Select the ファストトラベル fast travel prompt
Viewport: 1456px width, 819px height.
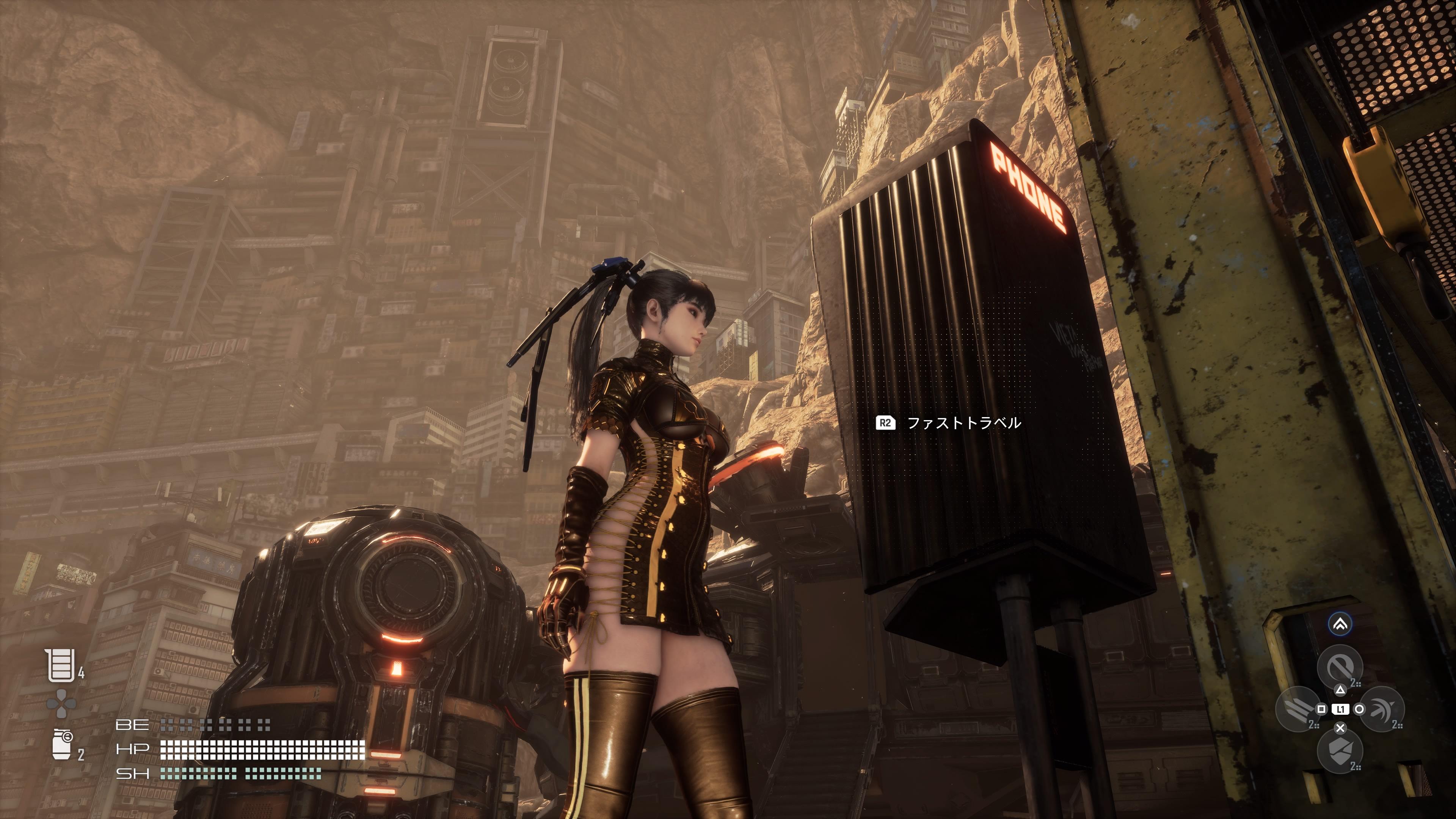point(949,423)
